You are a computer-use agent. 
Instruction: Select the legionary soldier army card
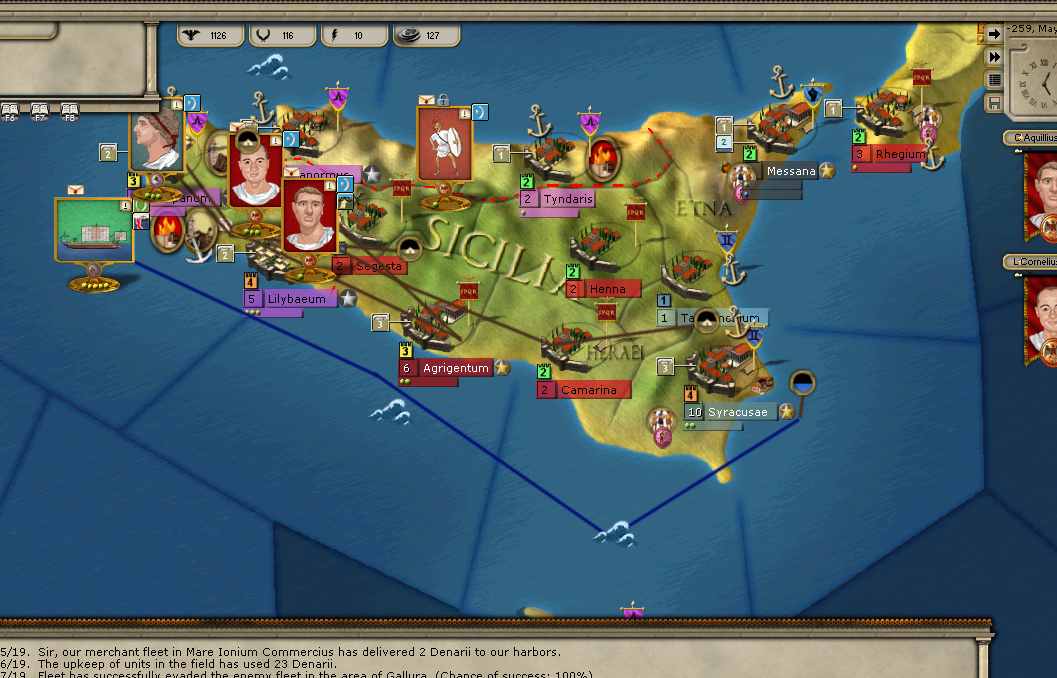pos(444,142)
